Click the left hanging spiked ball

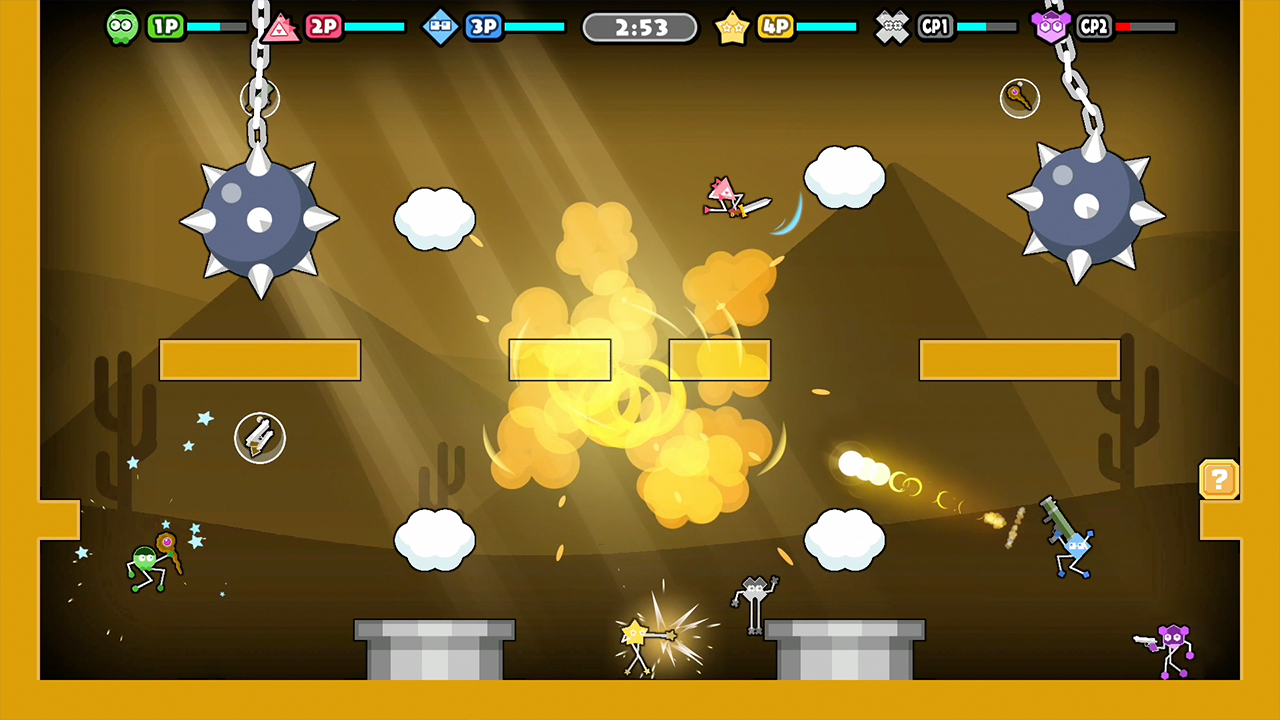coord(260,220)
